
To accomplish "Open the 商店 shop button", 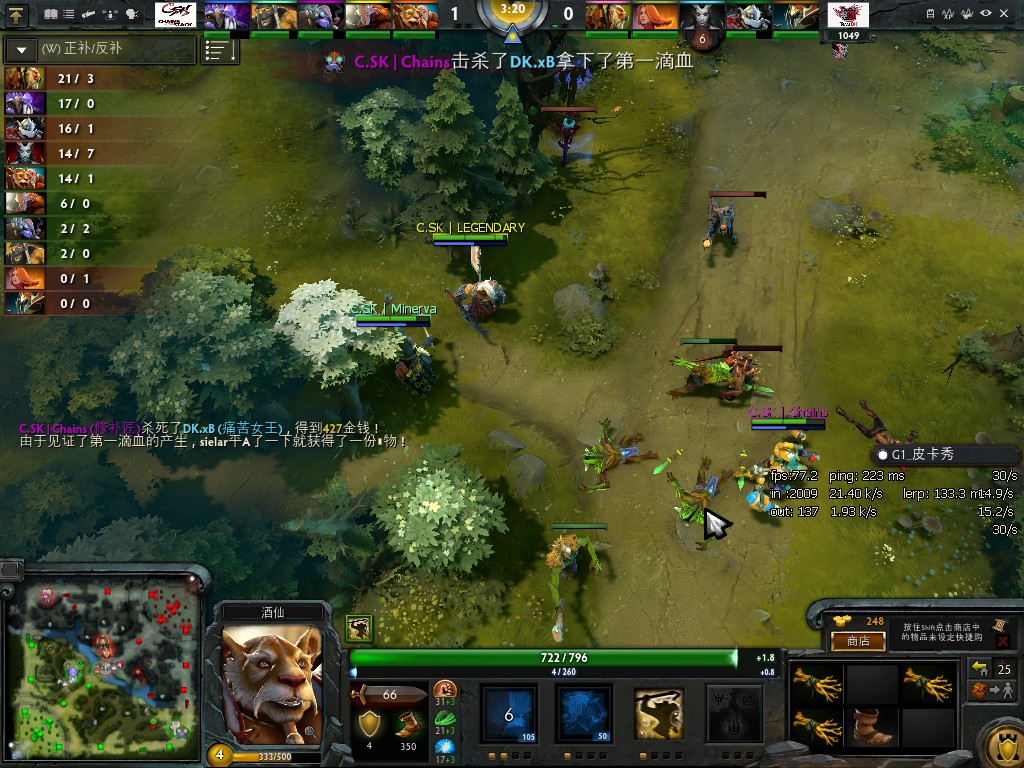I will 858,641.
